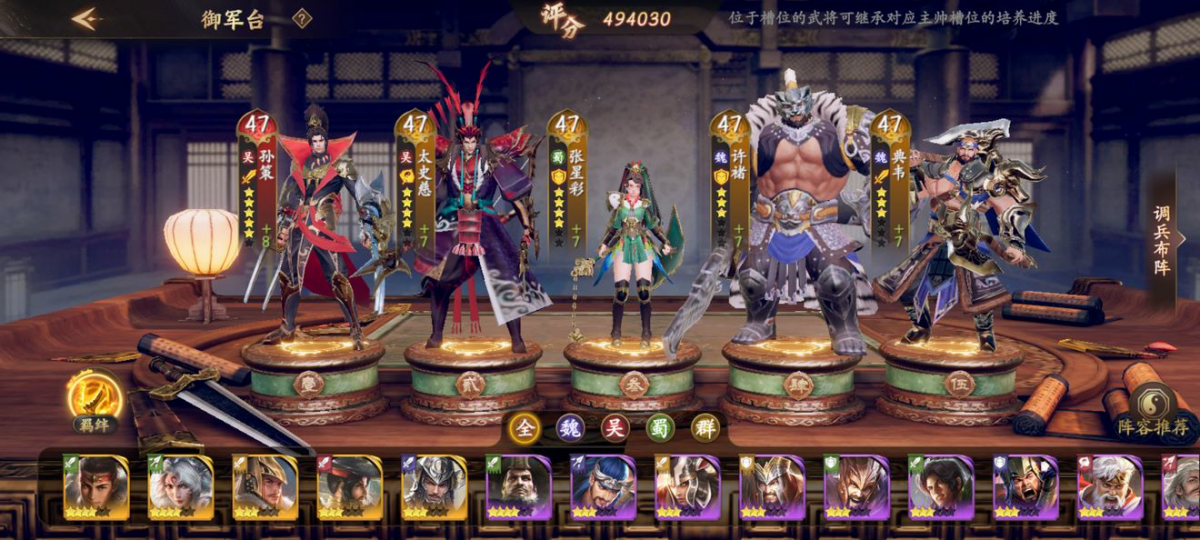Filter heroes by 吴 faction

point(614,428)
